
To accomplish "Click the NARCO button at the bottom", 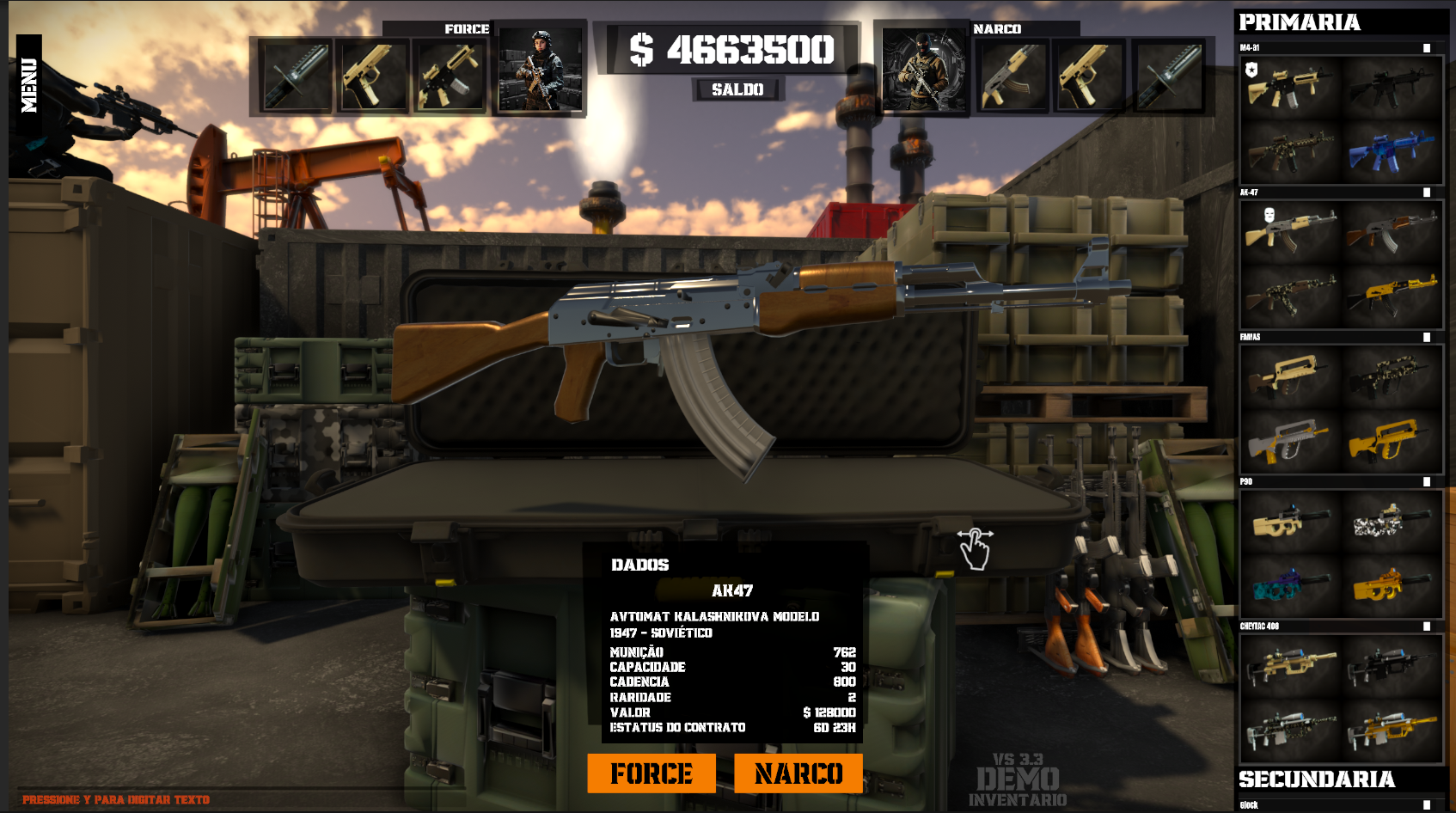I will [799, 773].
